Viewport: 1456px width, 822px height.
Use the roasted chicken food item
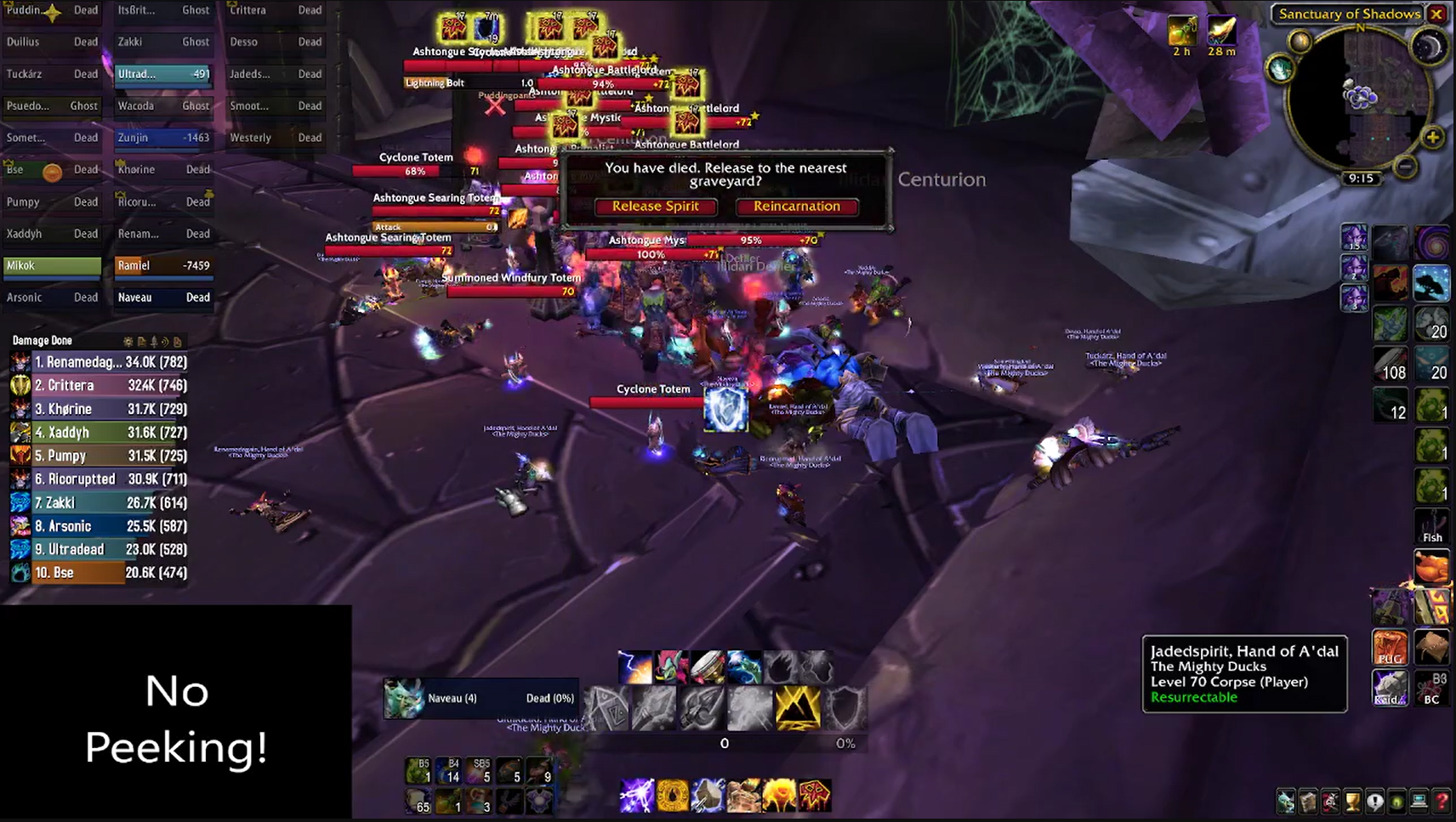(x=1432, y=568)
